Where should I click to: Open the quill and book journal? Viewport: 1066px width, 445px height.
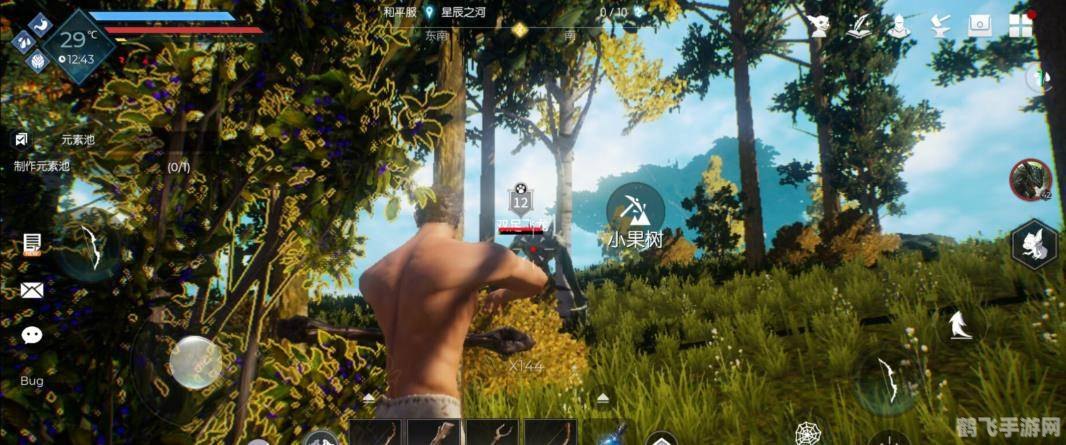(x=860, y=26)
